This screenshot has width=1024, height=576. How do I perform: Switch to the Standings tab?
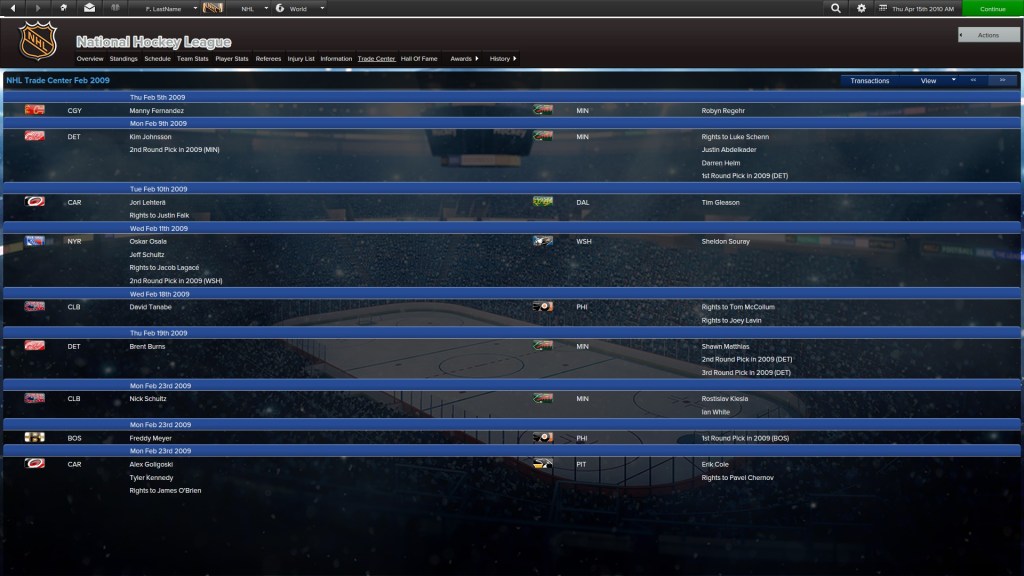pos(124,59)
